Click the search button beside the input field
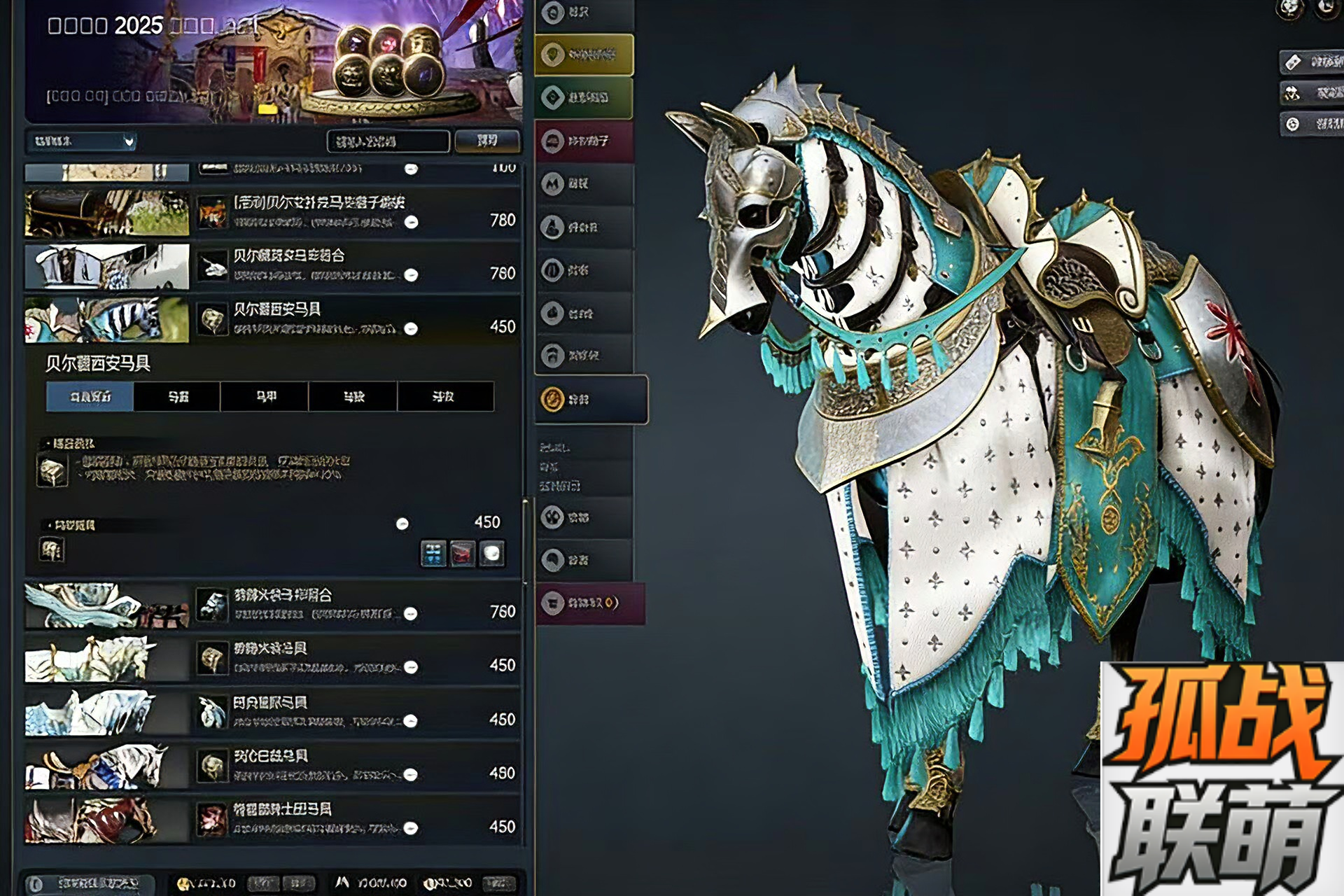This screenshot has height=896, width=1344. [487, 141]
